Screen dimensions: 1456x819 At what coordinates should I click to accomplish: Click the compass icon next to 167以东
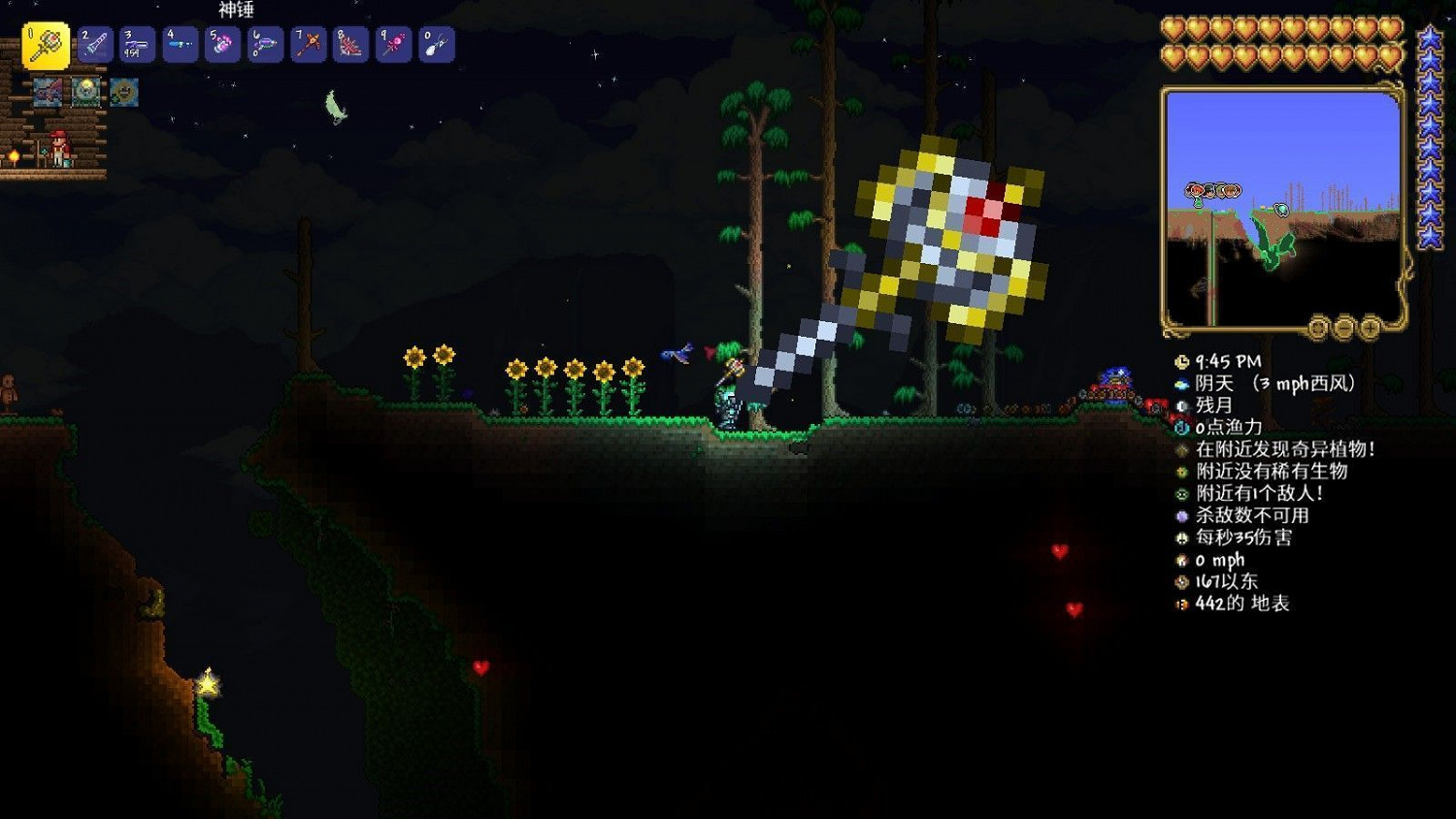[1180, 581]
